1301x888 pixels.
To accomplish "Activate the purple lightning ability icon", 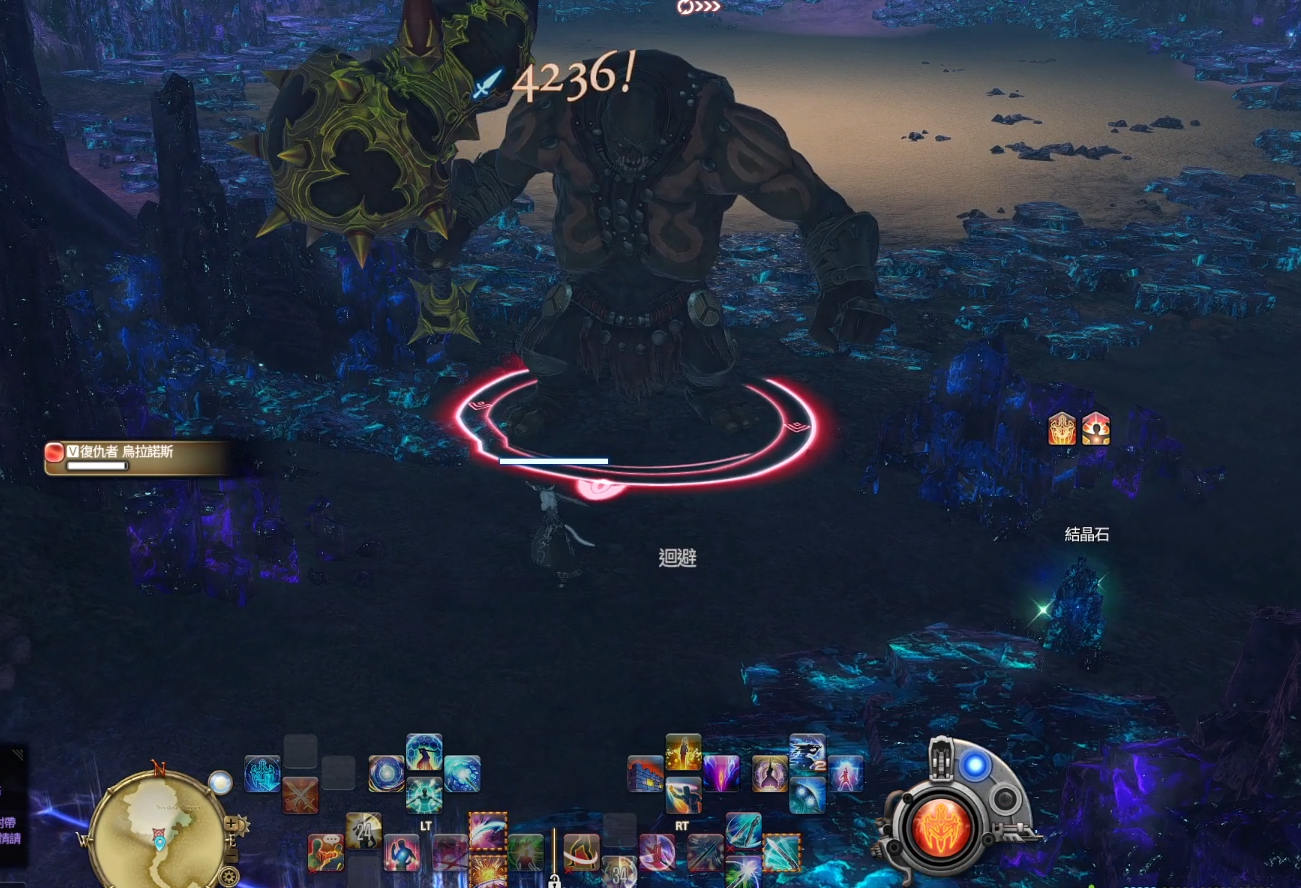I will pyautogui.click(x=721, y=774).
